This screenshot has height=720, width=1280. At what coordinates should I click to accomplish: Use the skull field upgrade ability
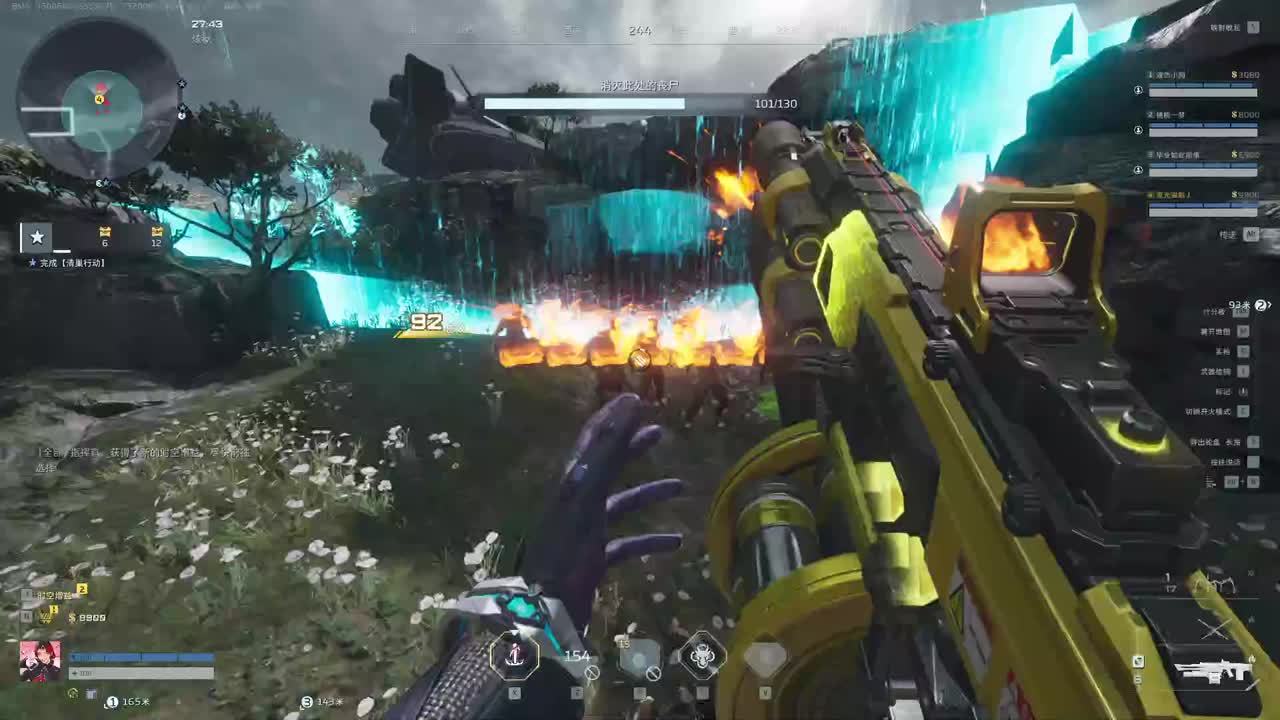703,656
